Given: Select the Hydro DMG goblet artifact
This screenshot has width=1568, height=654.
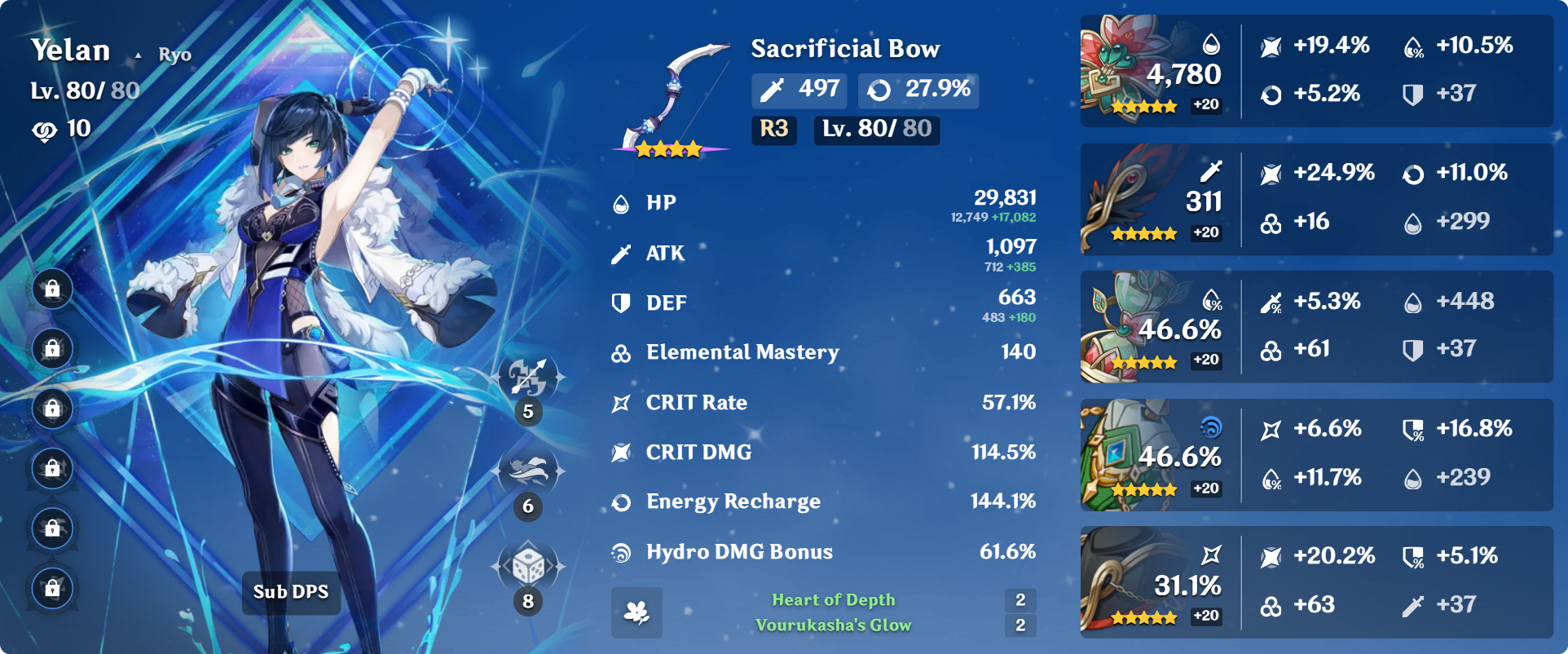Looking at the screenshot, I should [1129, 455].
